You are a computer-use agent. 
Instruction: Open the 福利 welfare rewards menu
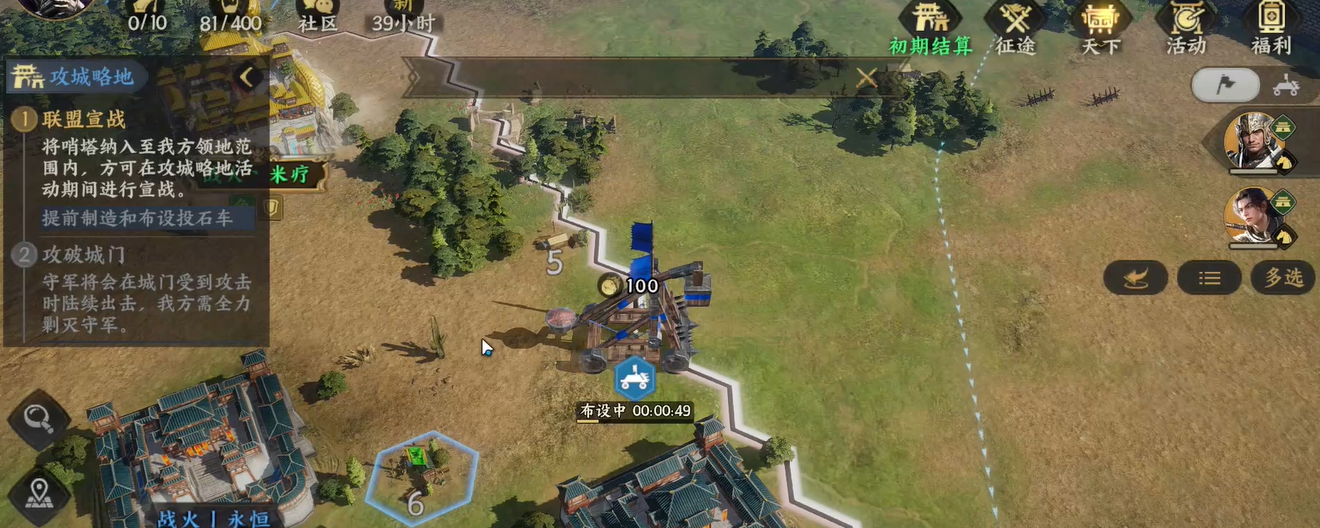pyautogui.click(x=1271, y=26)
